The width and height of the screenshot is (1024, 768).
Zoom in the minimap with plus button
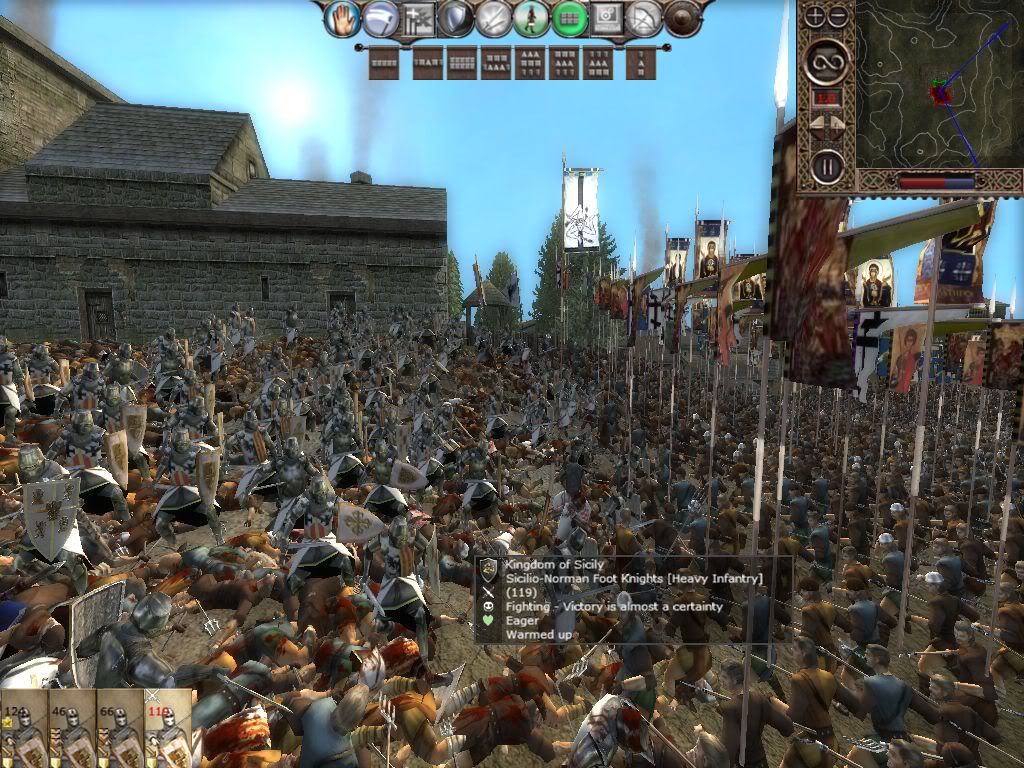[x=816, y=16]
